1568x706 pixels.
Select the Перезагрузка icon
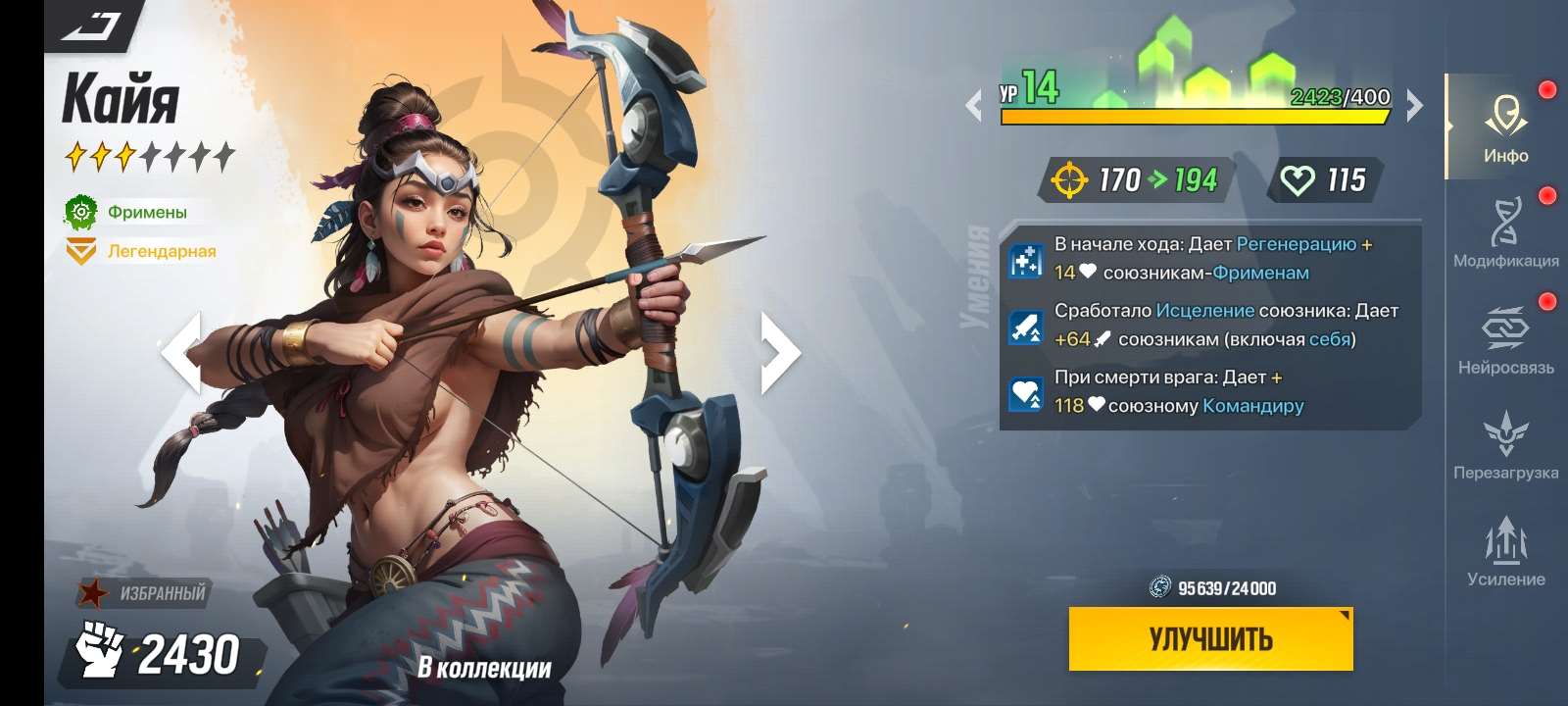click(1505, 441)
